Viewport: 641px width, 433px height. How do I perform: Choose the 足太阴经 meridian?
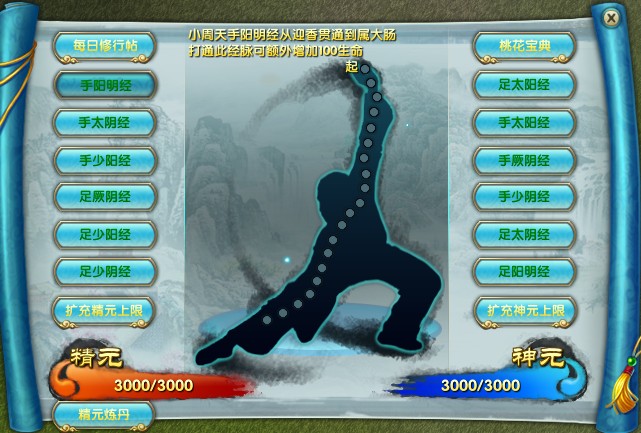[524, 234]
